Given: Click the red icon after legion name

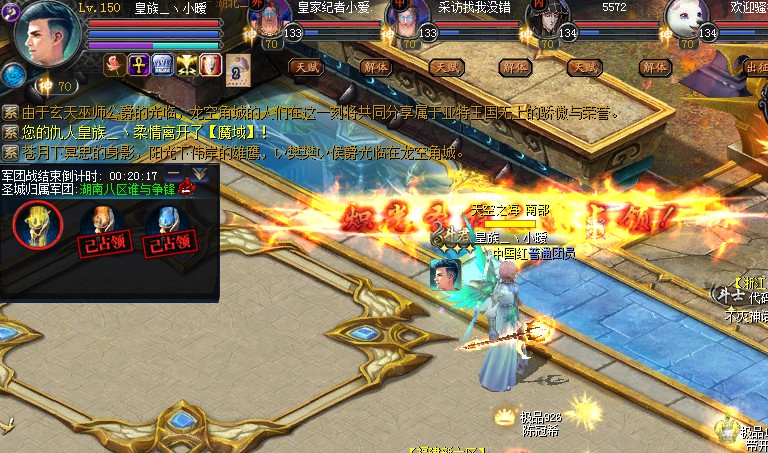Looking at the screenshot, I should (186, 188).
